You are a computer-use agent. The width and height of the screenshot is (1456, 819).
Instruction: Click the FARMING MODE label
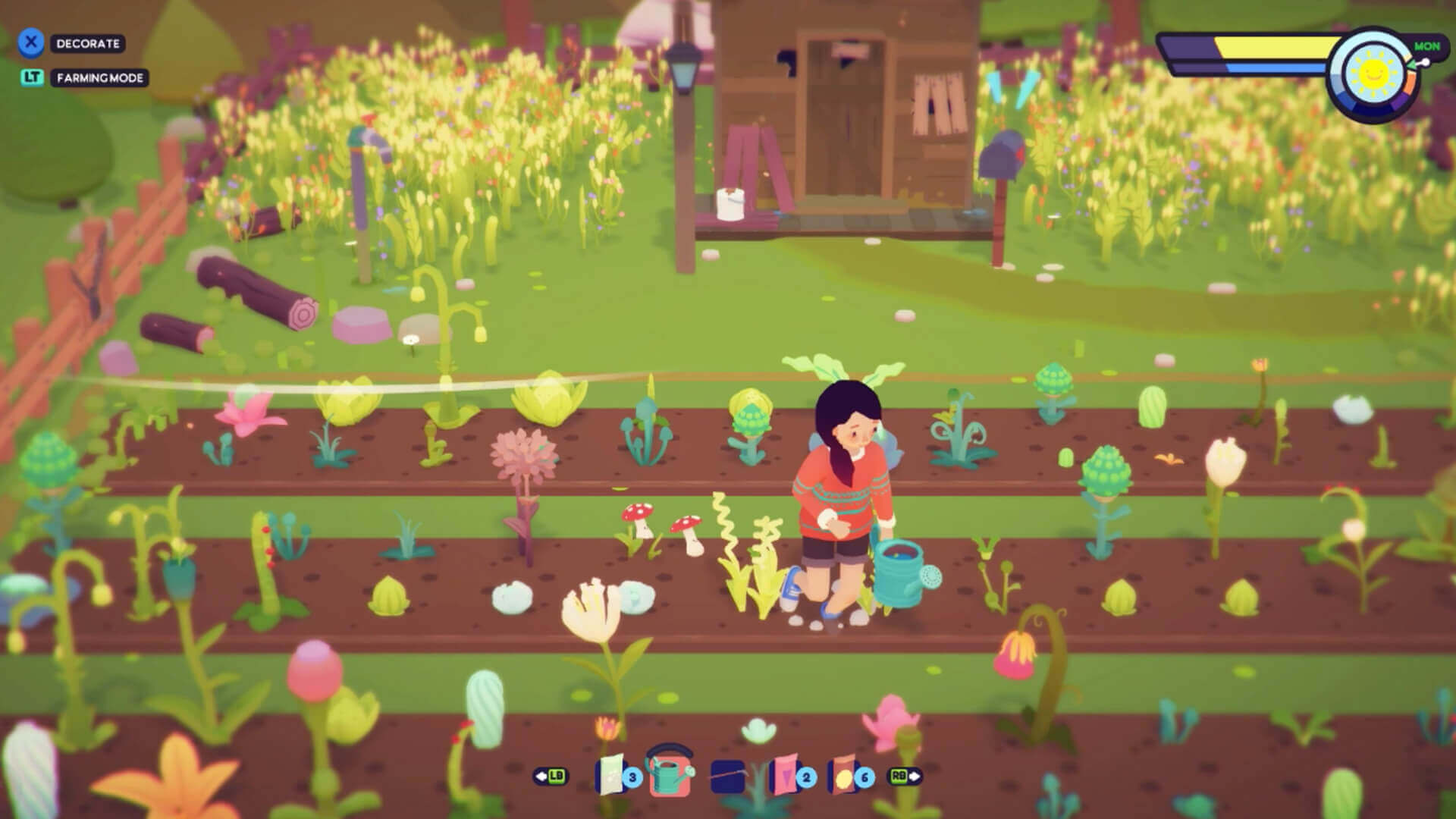tap(99, 77)
